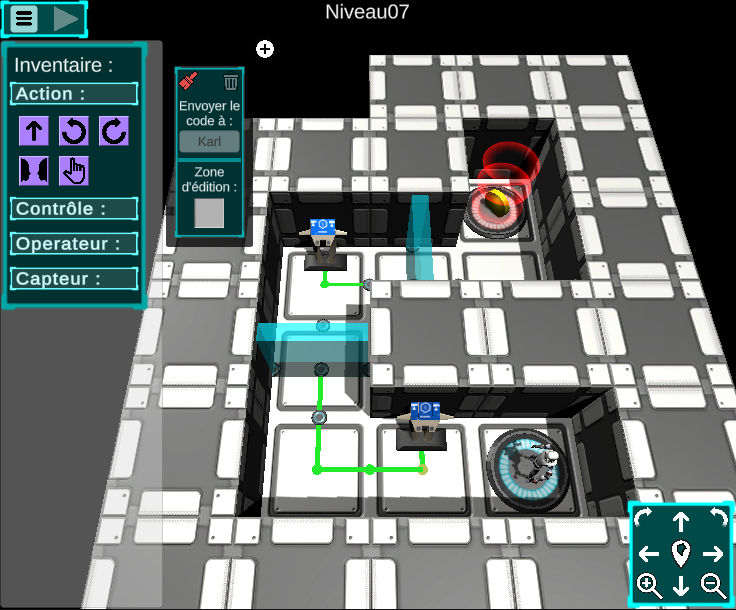Image resolution: width=736 pixels, height=610 pixels.
Task: Run the program with the play button
Action: tap(65, 18)
